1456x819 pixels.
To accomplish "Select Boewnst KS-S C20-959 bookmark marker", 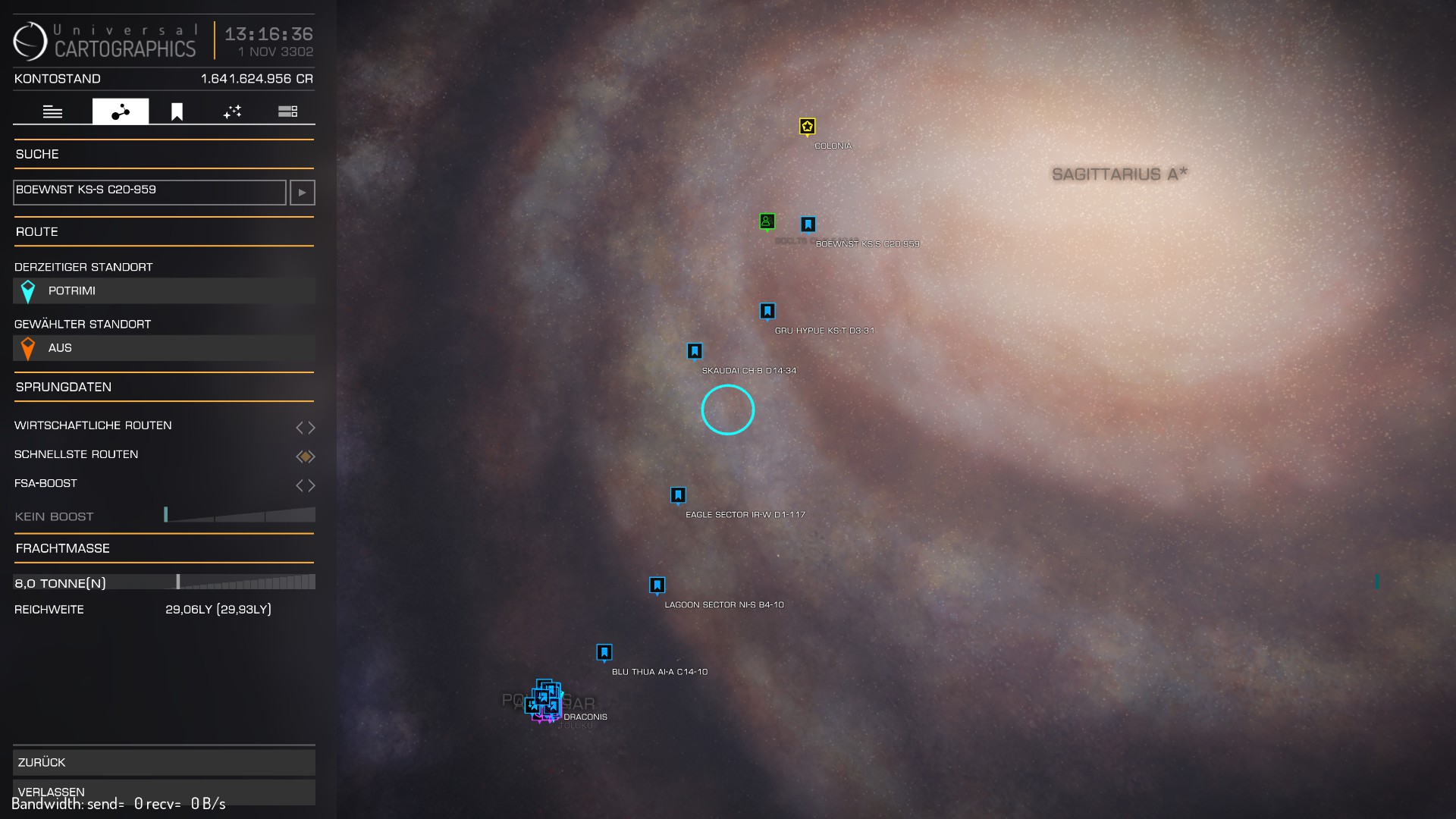I will (808, 224).
